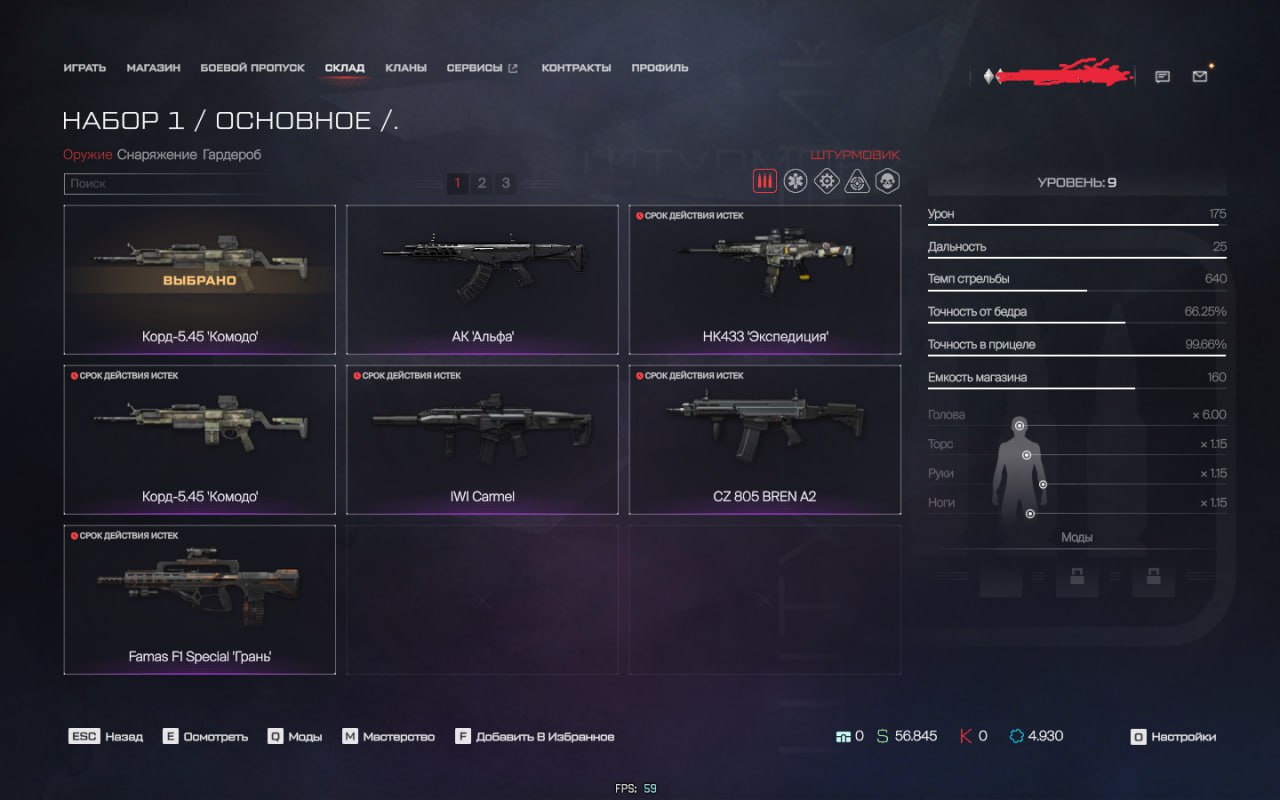Viewport: 1280px width, 800px height.
Task: Go to weapon list page 2
Action: [x=482, y=183]
